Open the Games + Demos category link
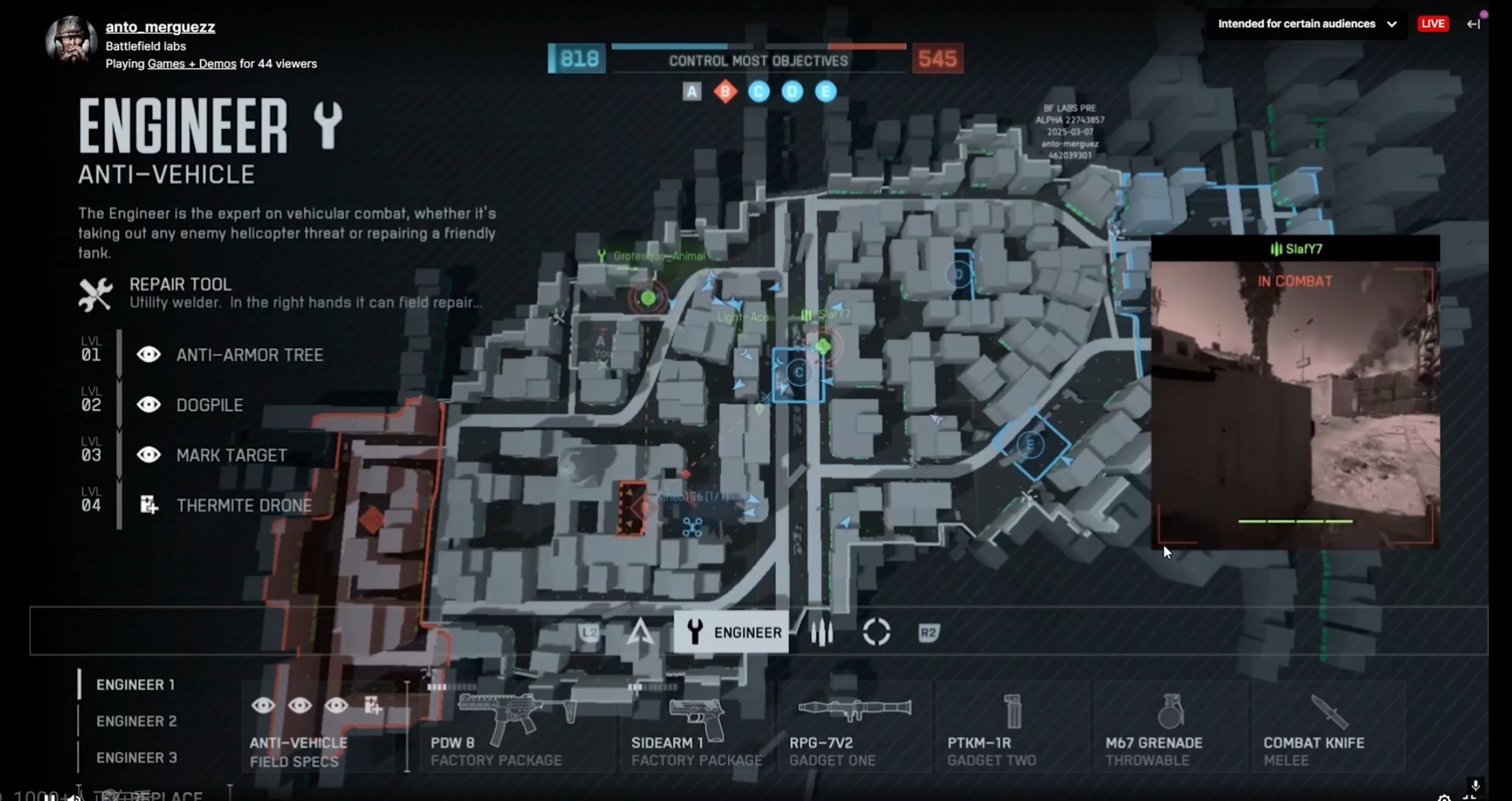The width and height of the screenshot is (1512, 801). (192, 64)
